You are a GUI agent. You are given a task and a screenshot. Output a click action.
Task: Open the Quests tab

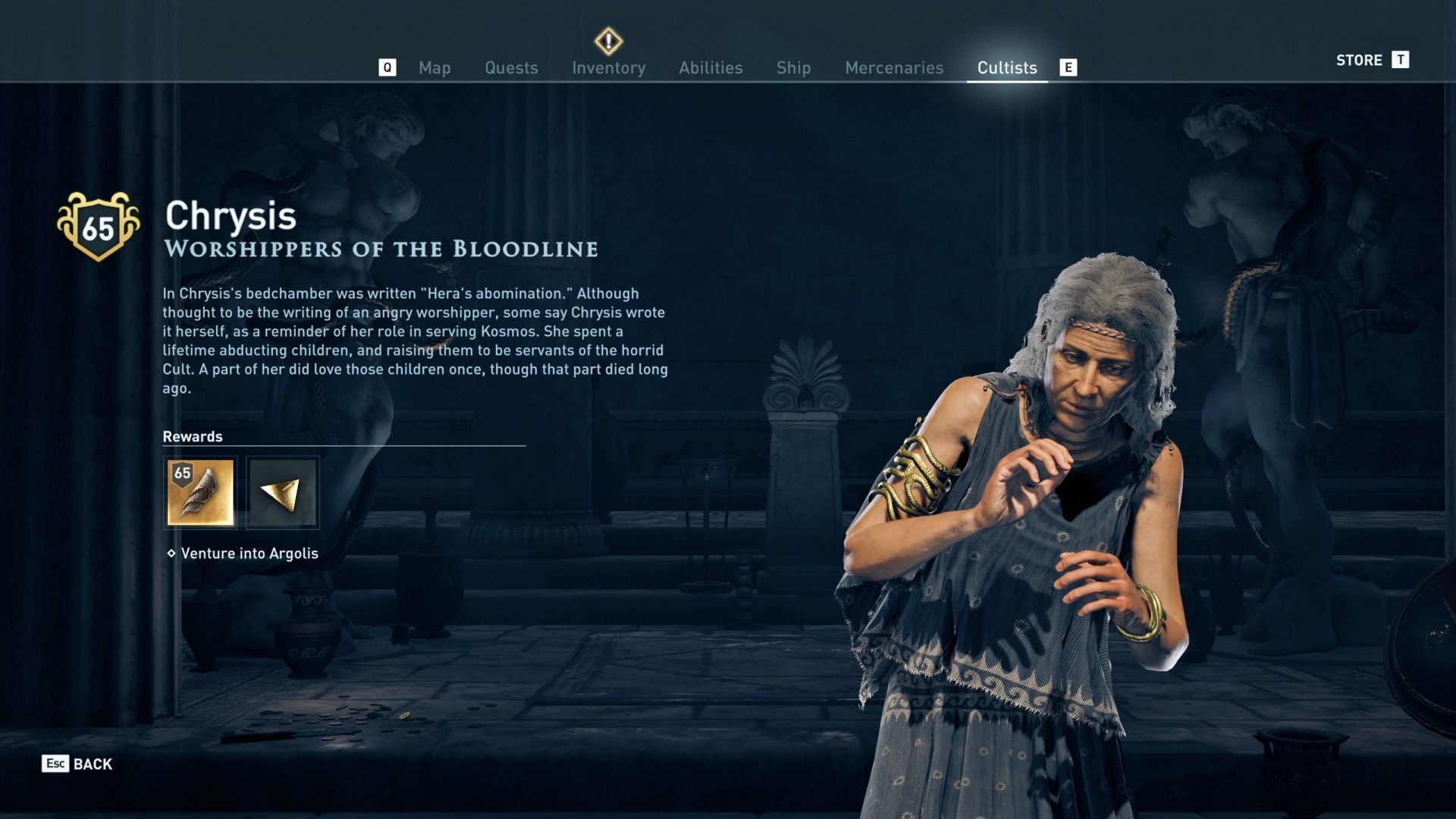511,68
